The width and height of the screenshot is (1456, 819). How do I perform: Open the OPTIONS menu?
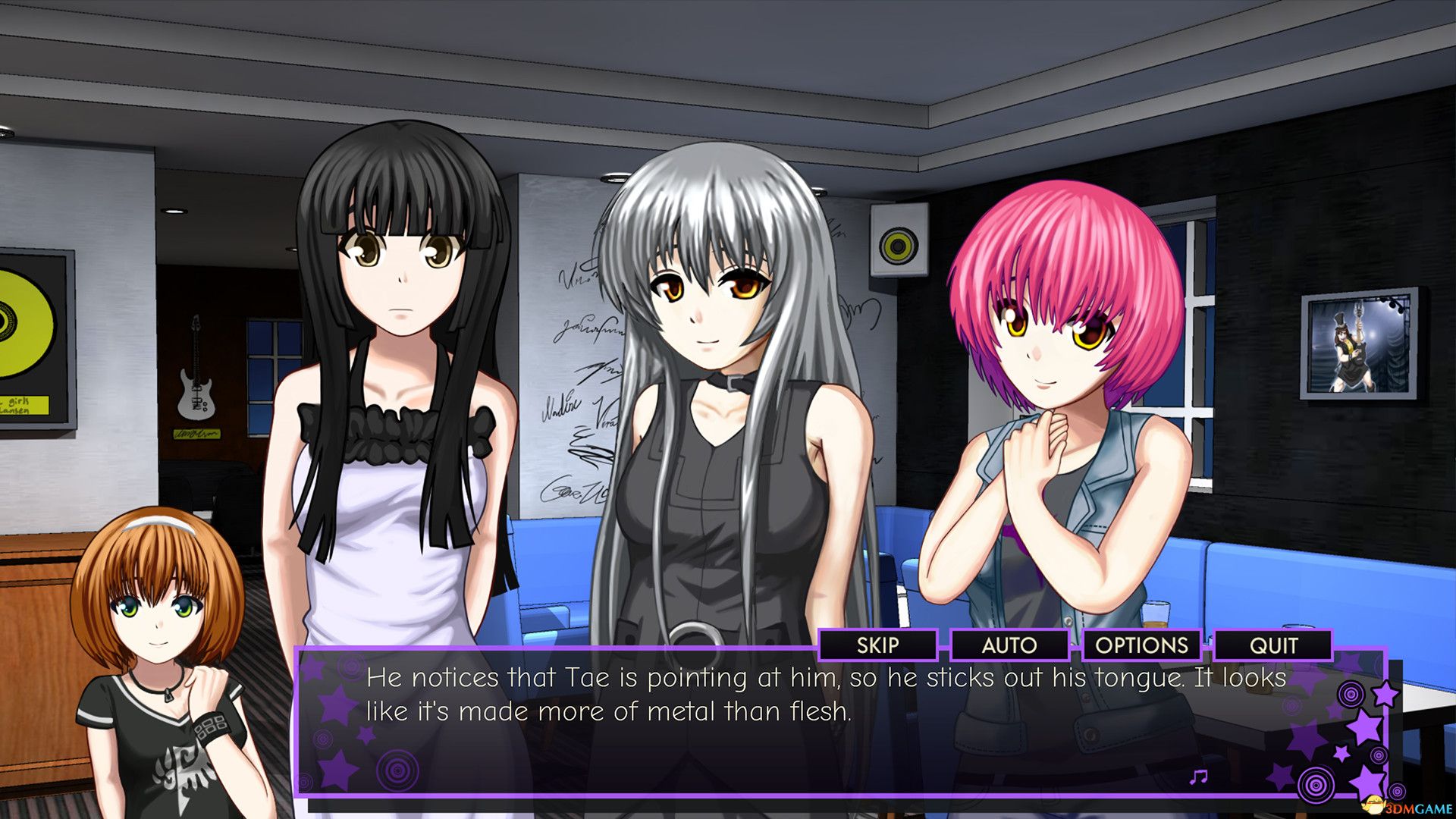pyautogui.click(x=1141, y=645)
